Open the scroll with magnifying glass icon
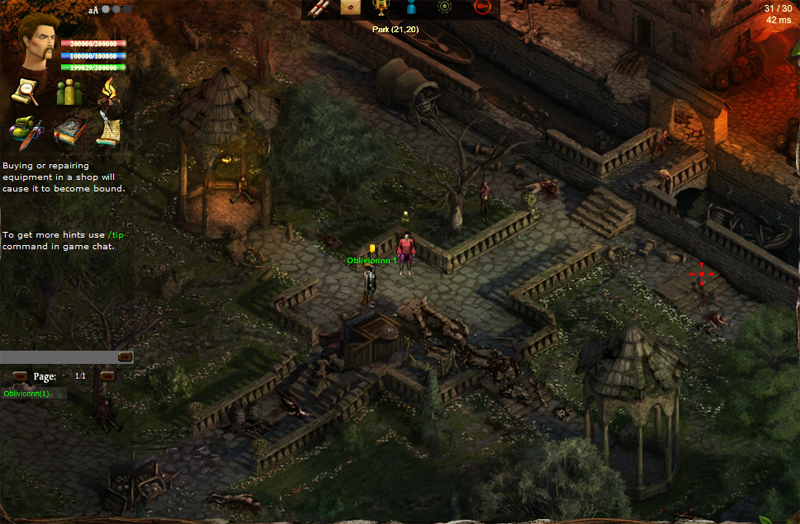 (x=24, y=92)
